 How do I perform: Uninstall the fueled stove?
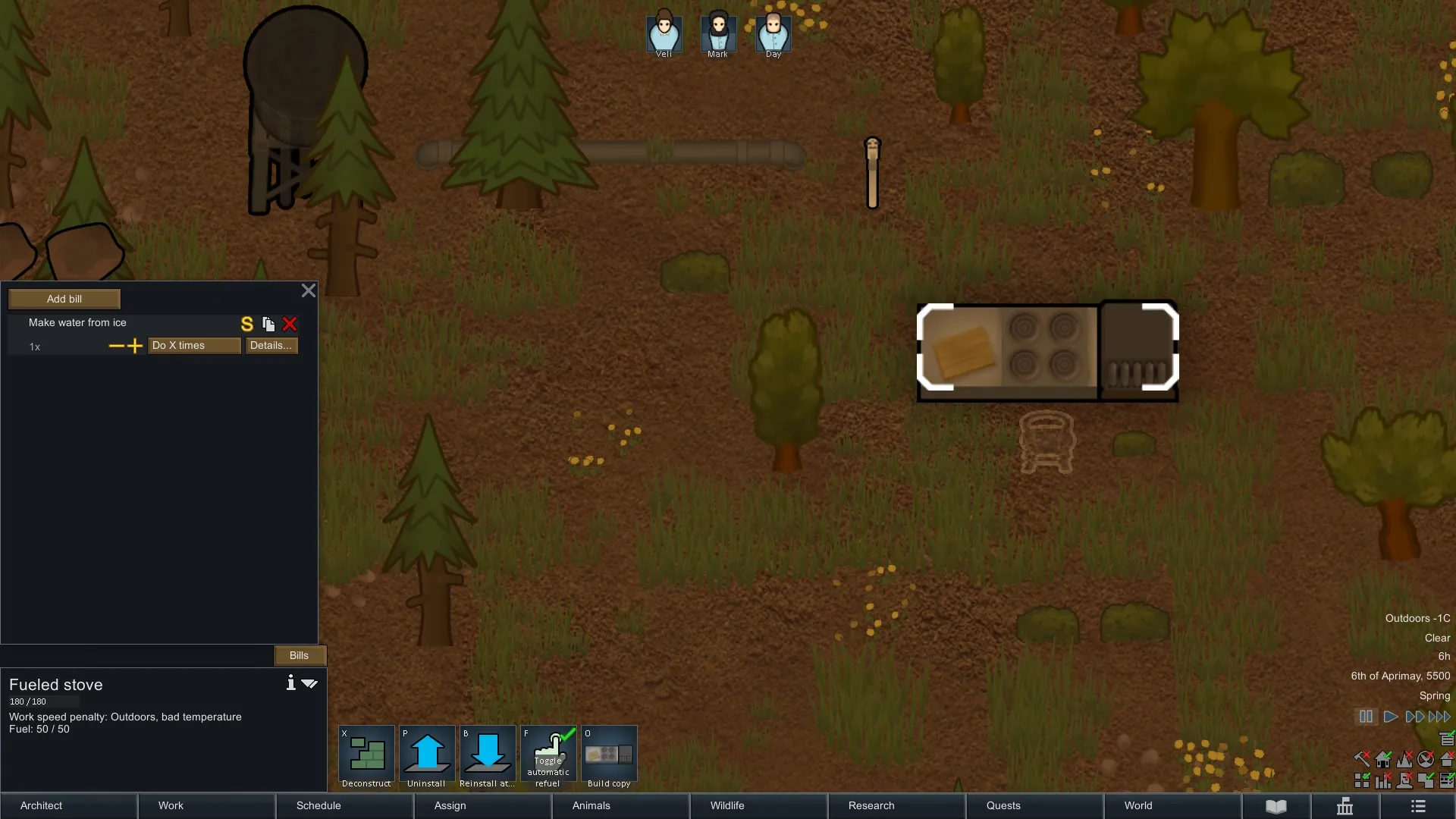coord(427,757)
